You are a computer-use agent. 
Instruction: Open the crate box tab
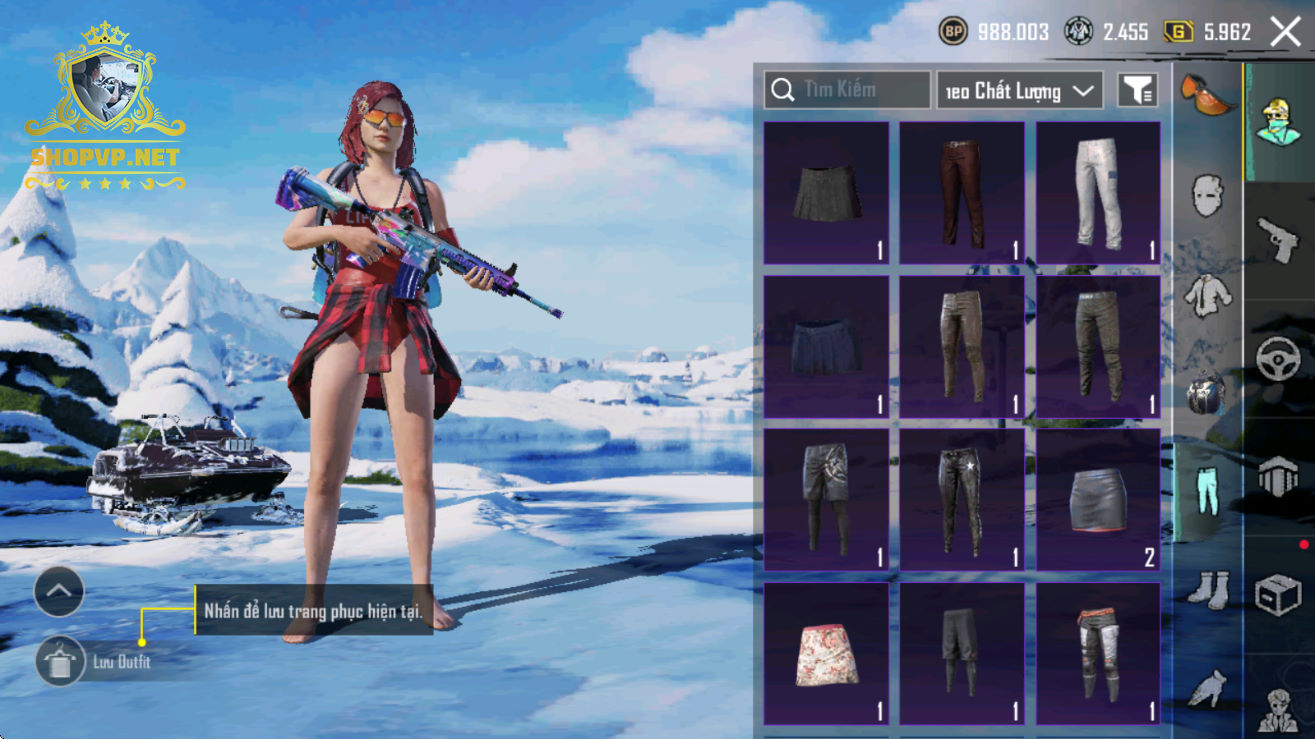[1278, 594]
